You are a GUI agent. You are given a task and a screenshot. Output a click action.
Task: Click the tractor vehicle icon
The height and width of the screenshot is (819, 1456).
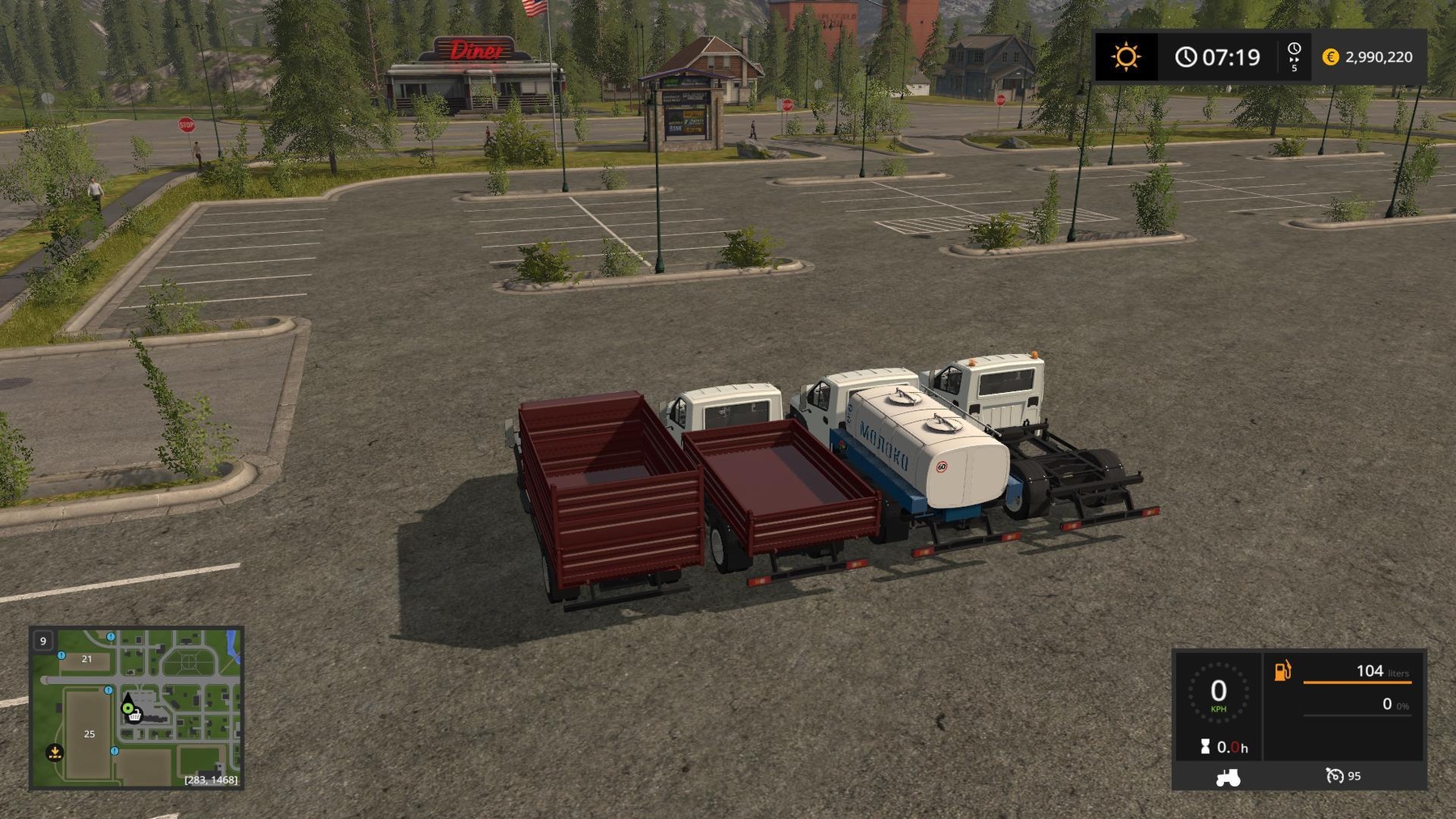pyautogui.click(x=1227, y=777)
